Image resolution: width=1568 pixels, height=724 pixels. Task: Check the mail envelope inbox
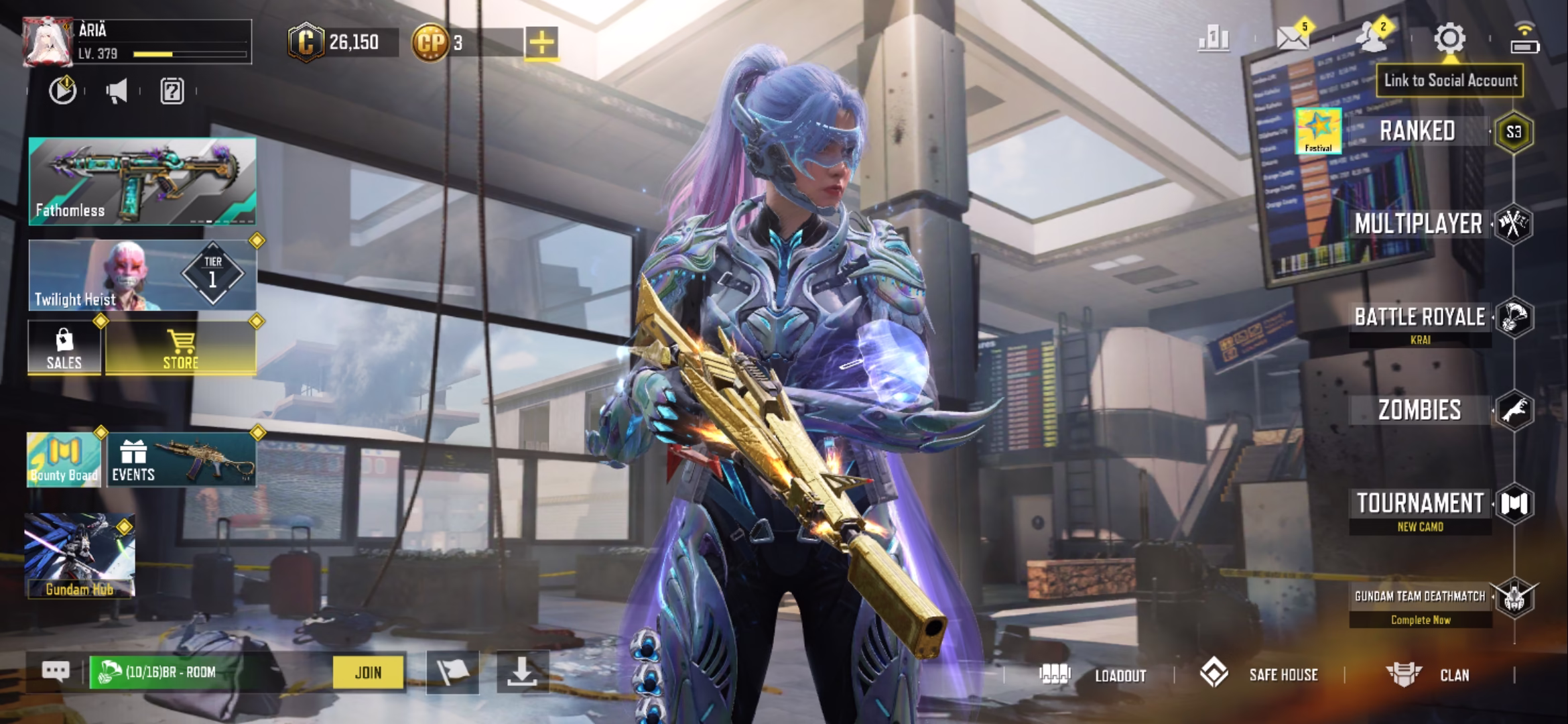[1293, 38]
